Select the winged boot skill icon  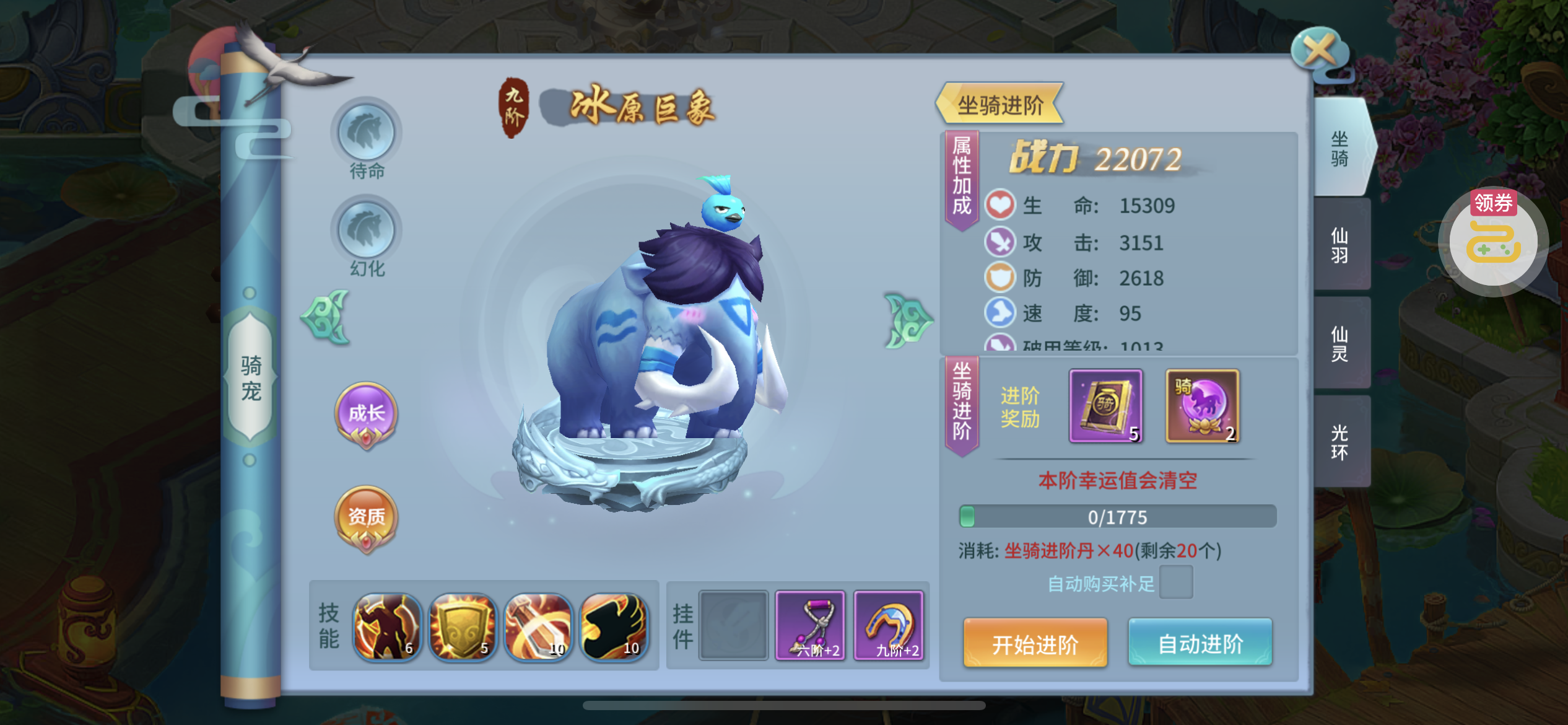pos(613,626)
